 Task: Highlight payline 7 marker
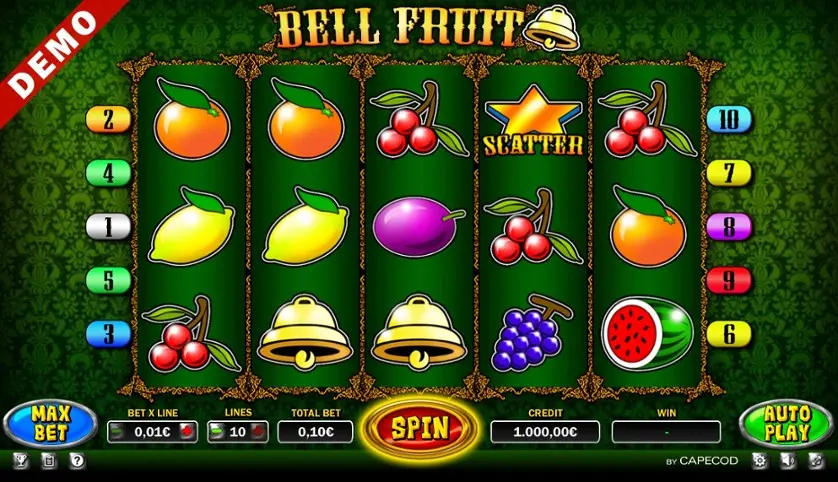coord(729,173)
